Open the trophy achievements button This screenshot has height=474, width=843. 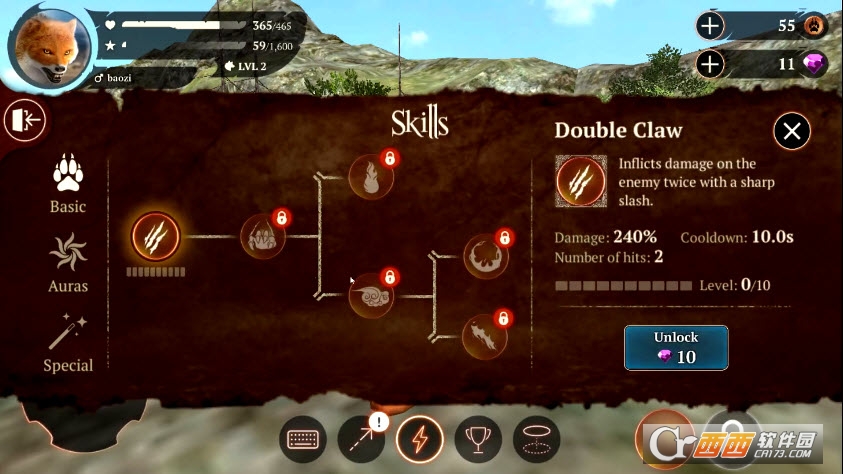pos(478,438)
